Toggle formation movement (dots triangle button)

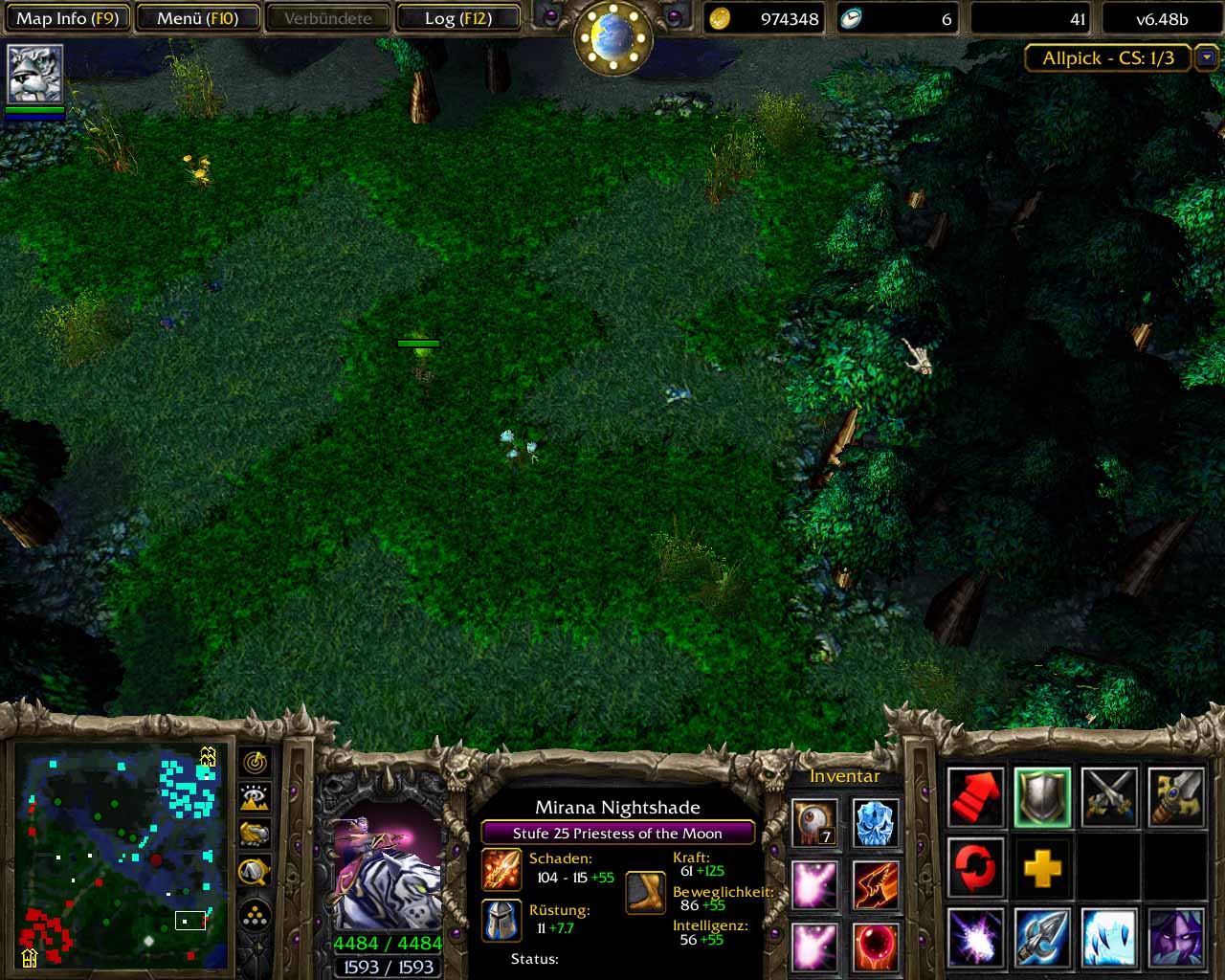click(255, 916)
